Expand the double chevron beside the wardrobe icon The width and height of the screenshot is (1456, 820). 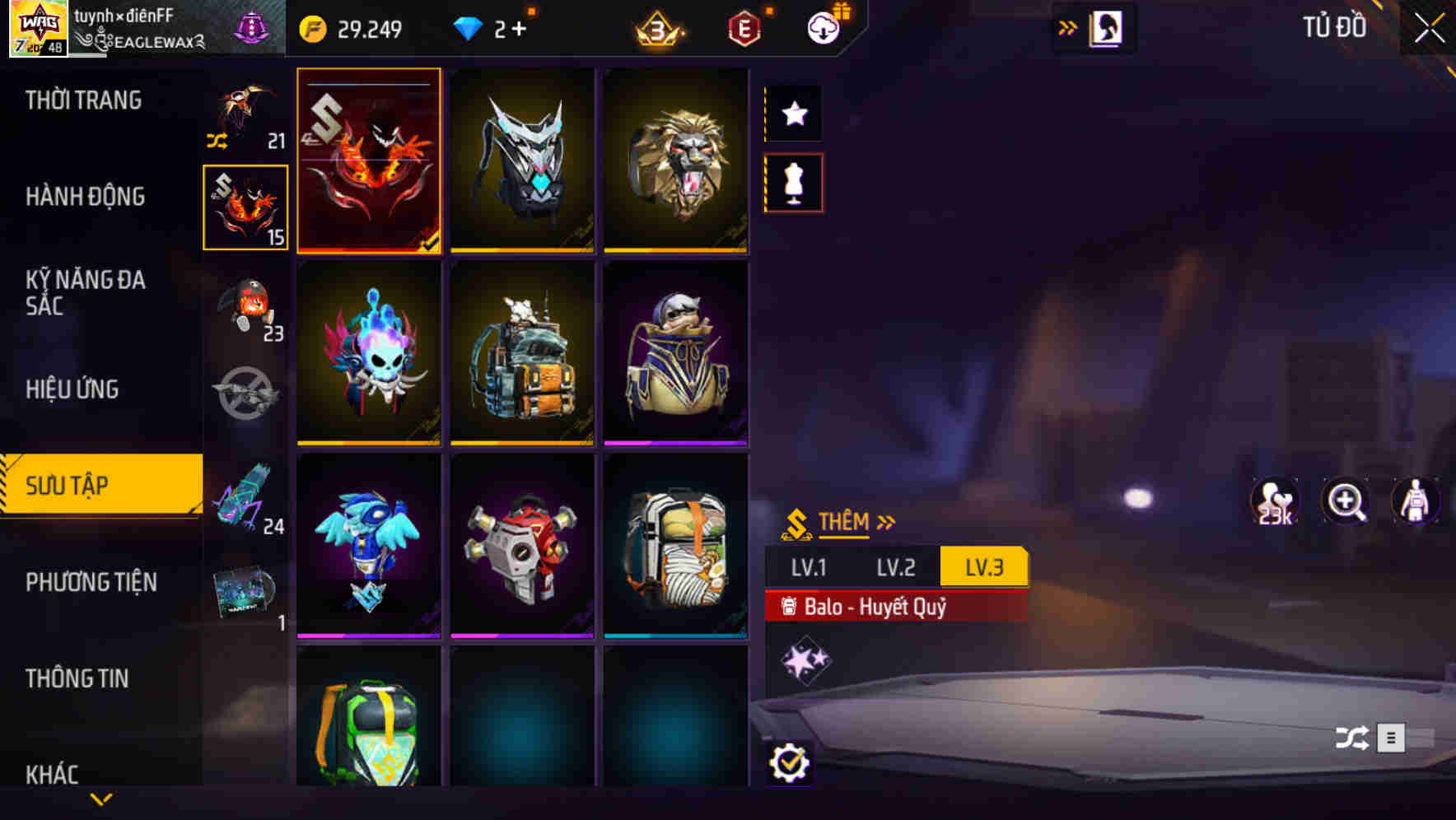(1068, 27)
